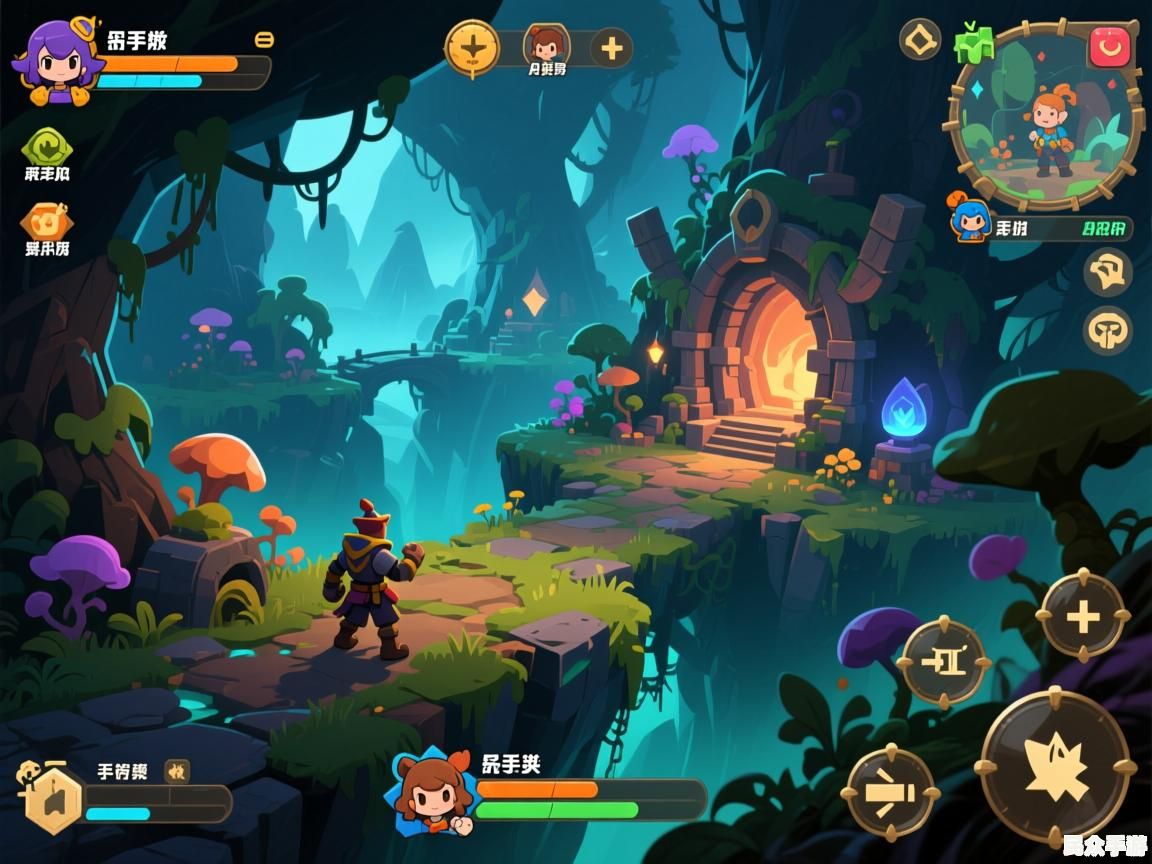Tap the fist icon button under the companion row
The image size is (1152, 864).
click(1108, 272)
